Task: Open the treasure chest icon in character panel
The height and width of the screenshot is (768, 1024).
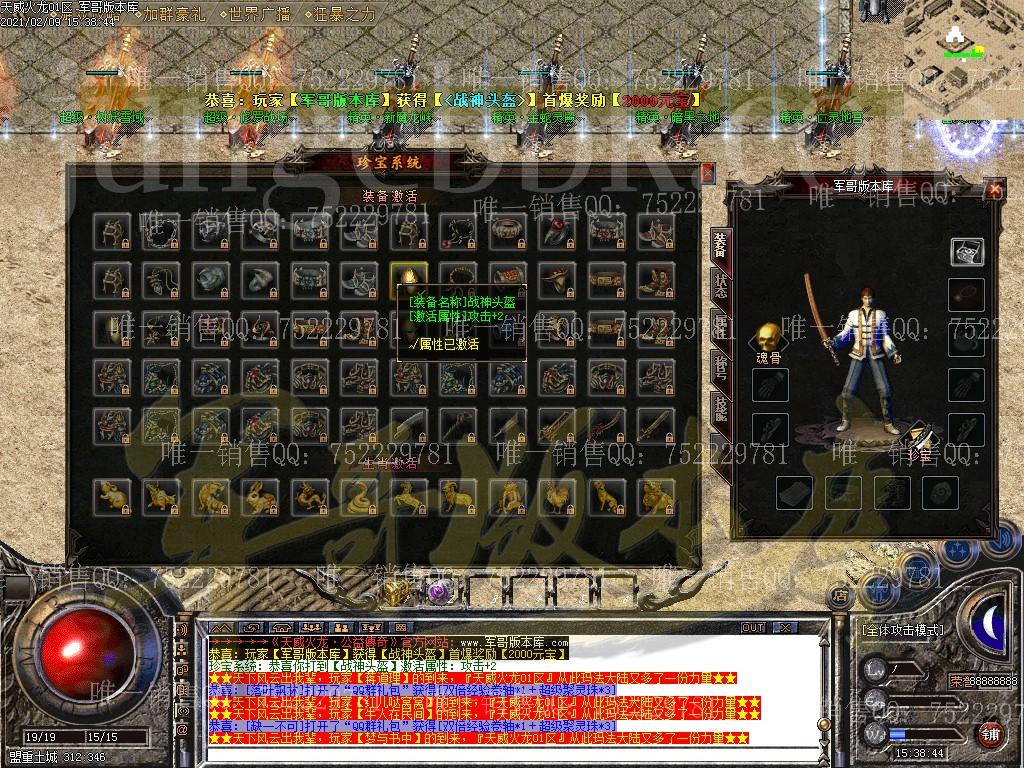Action: [966, 251]
